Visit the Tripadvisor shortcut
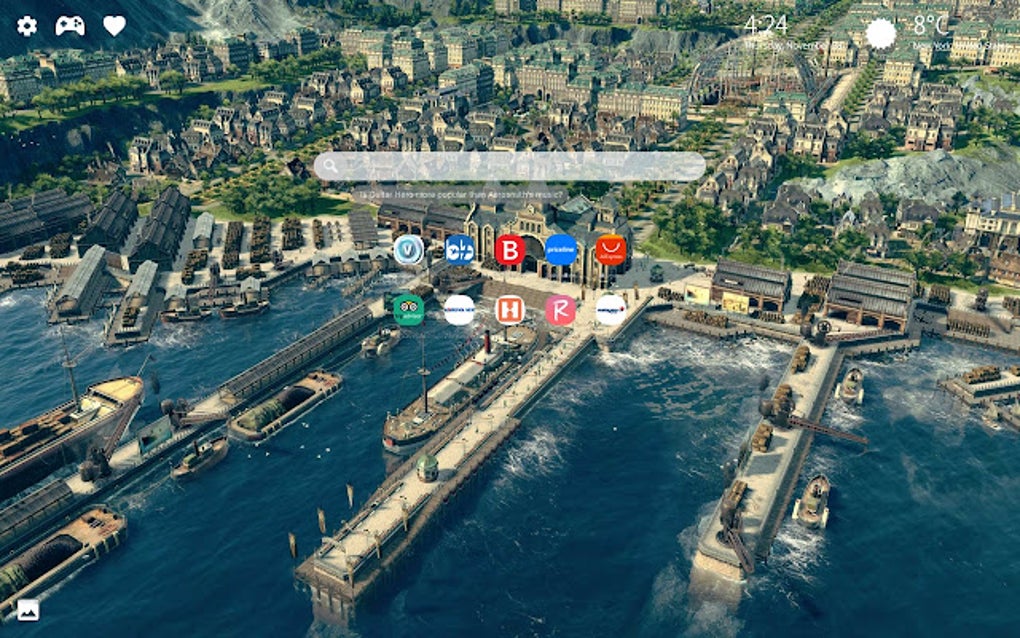Image resolution: width=1020 pixels, height=638 pixels. point(408,310)
